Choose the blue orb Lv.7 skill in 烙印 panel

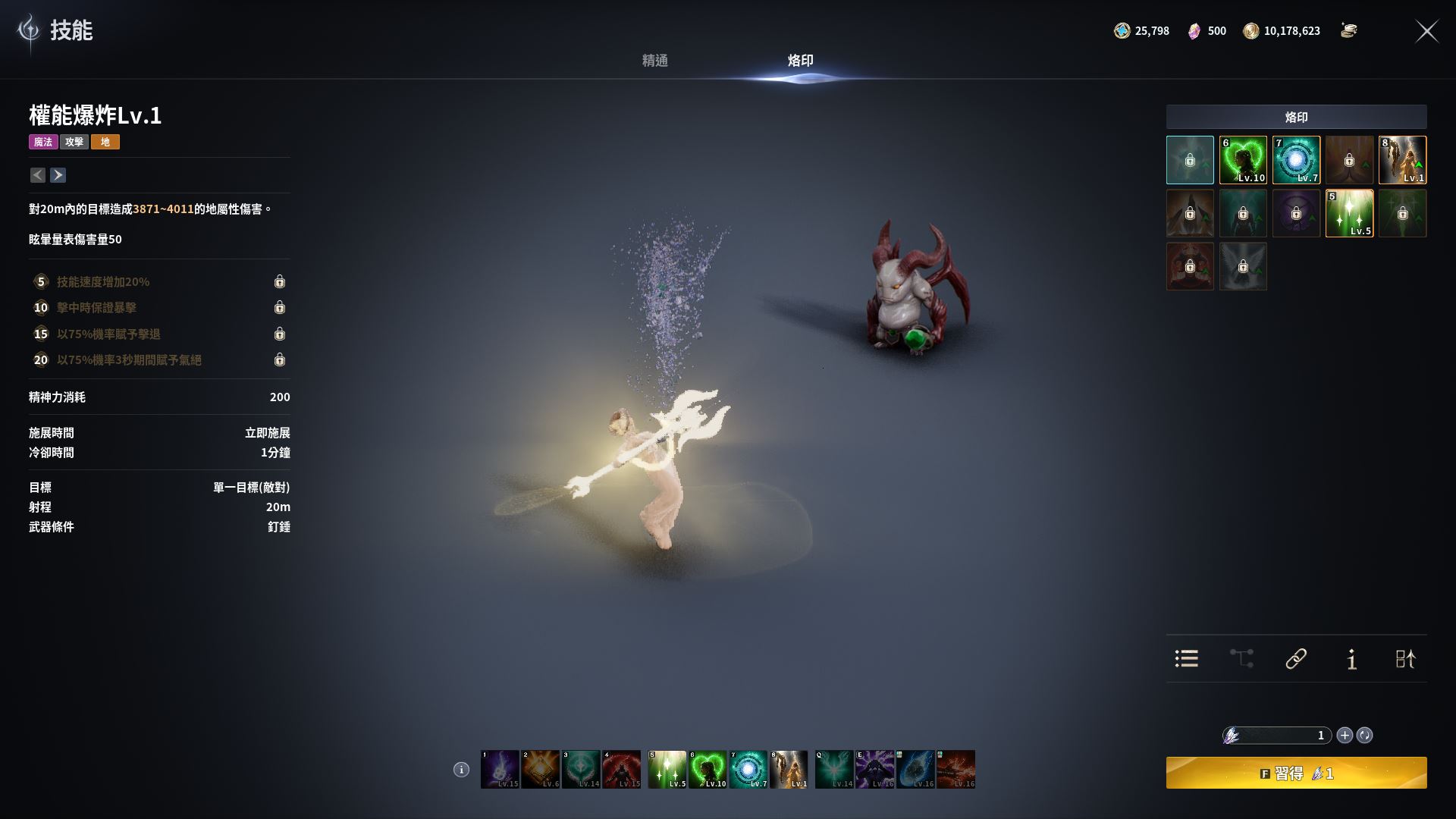point(1296,160)
